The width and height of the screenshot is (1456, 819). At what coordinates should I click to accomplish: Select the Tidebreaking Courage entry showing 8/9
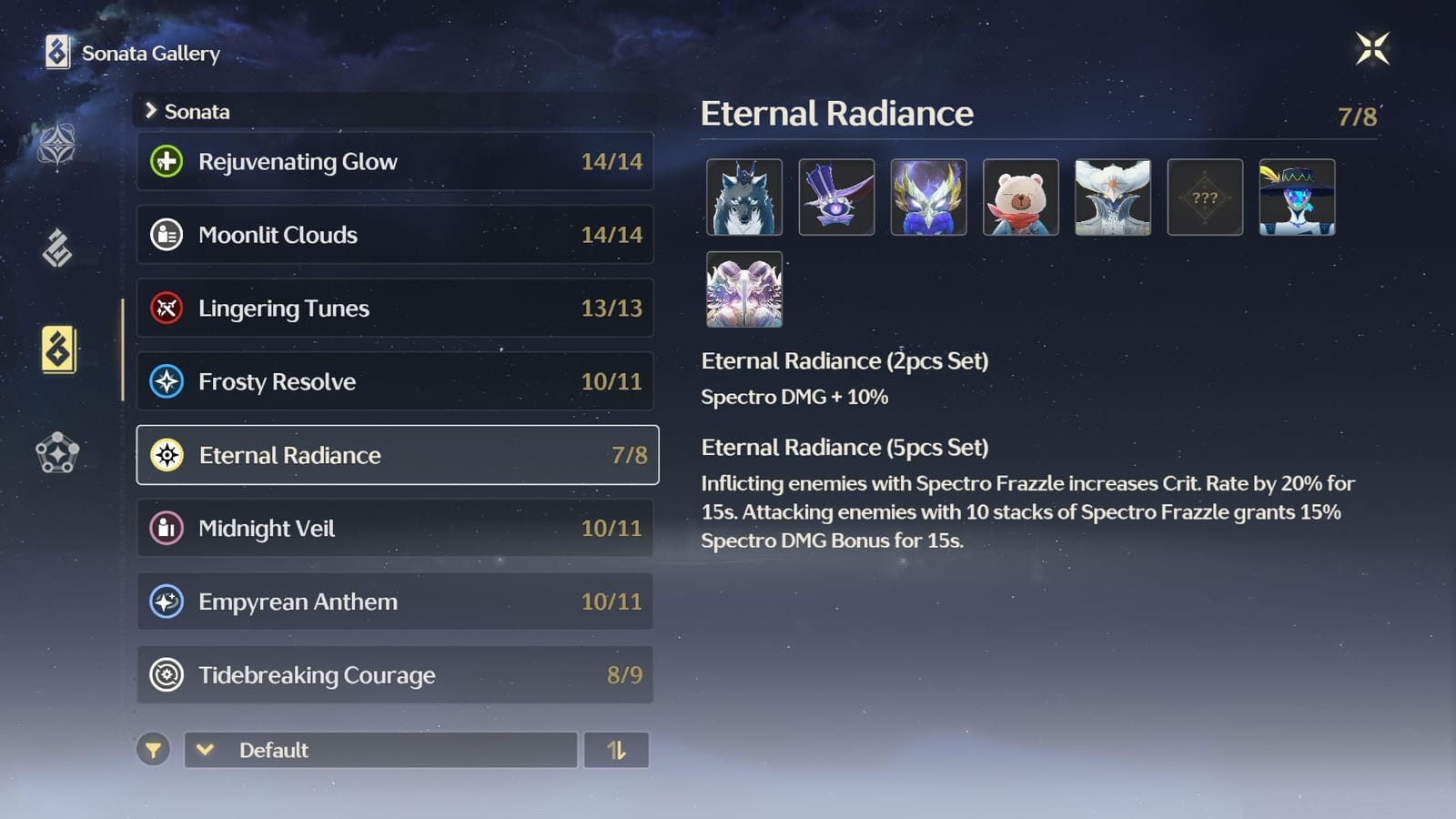[x=395, y=675]
